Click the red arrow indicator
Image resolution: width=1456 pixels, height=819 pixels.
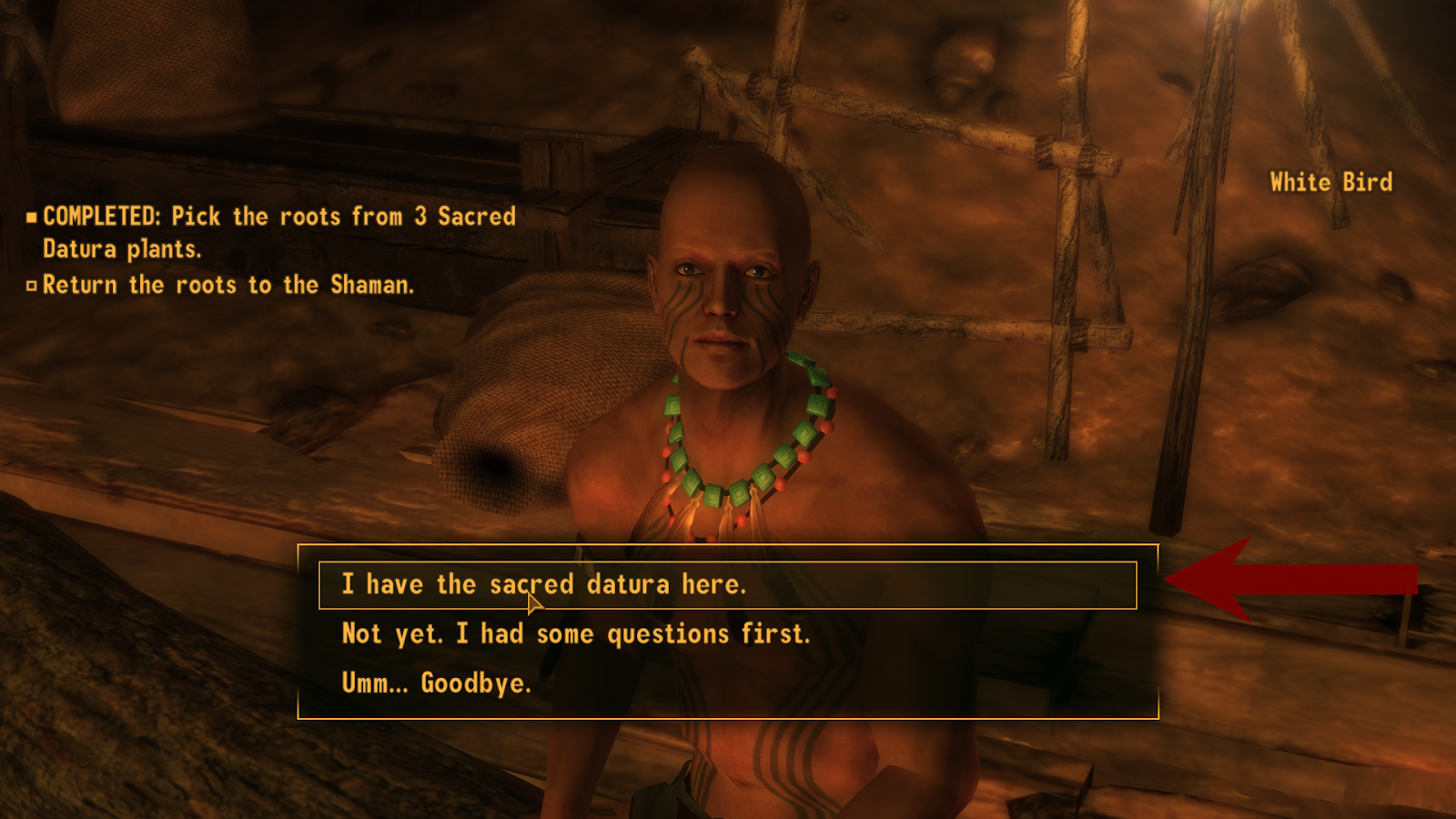1292,581
